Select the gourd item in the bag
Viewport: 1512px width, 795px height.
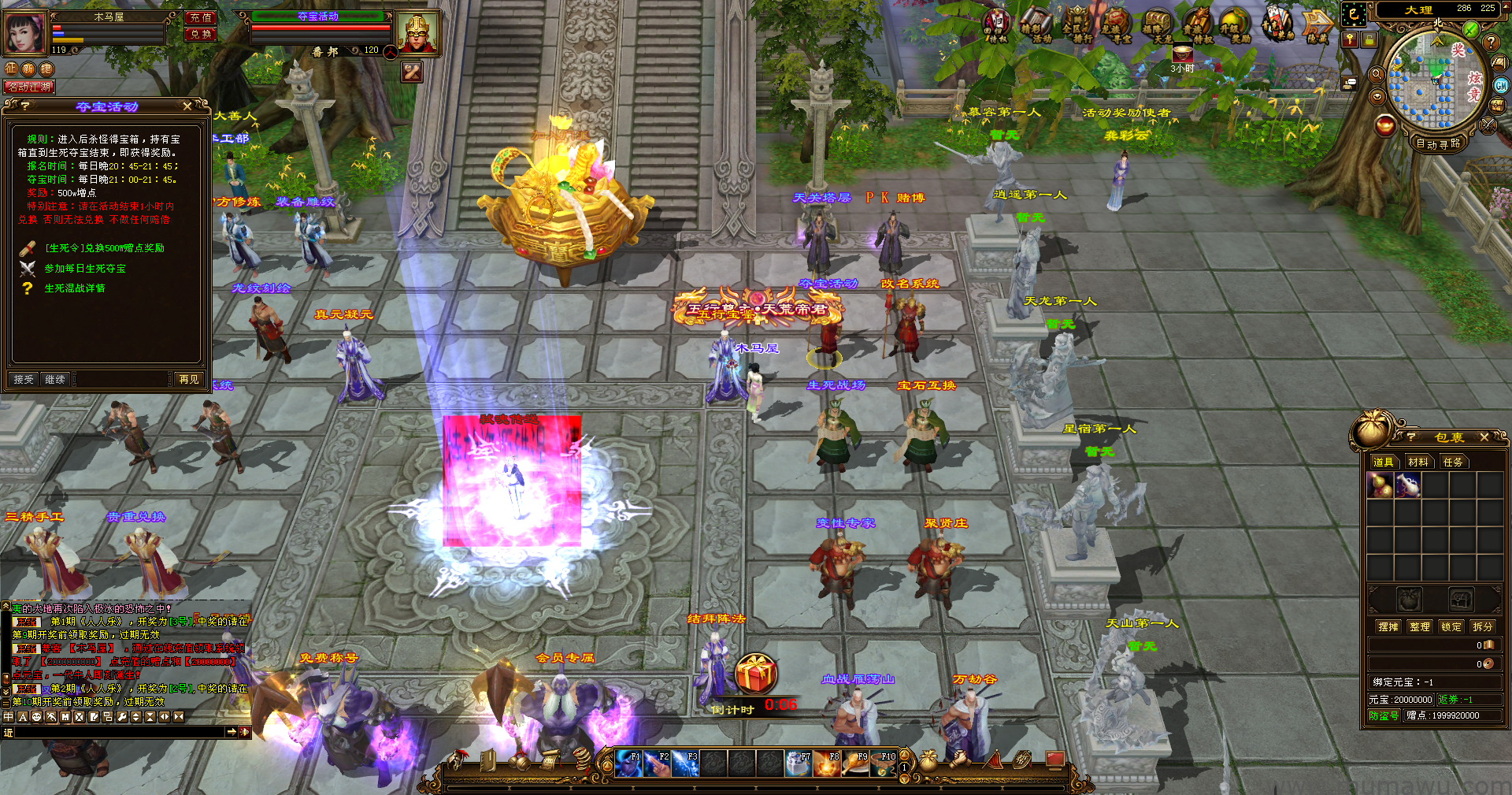(x=1380, y=485)
